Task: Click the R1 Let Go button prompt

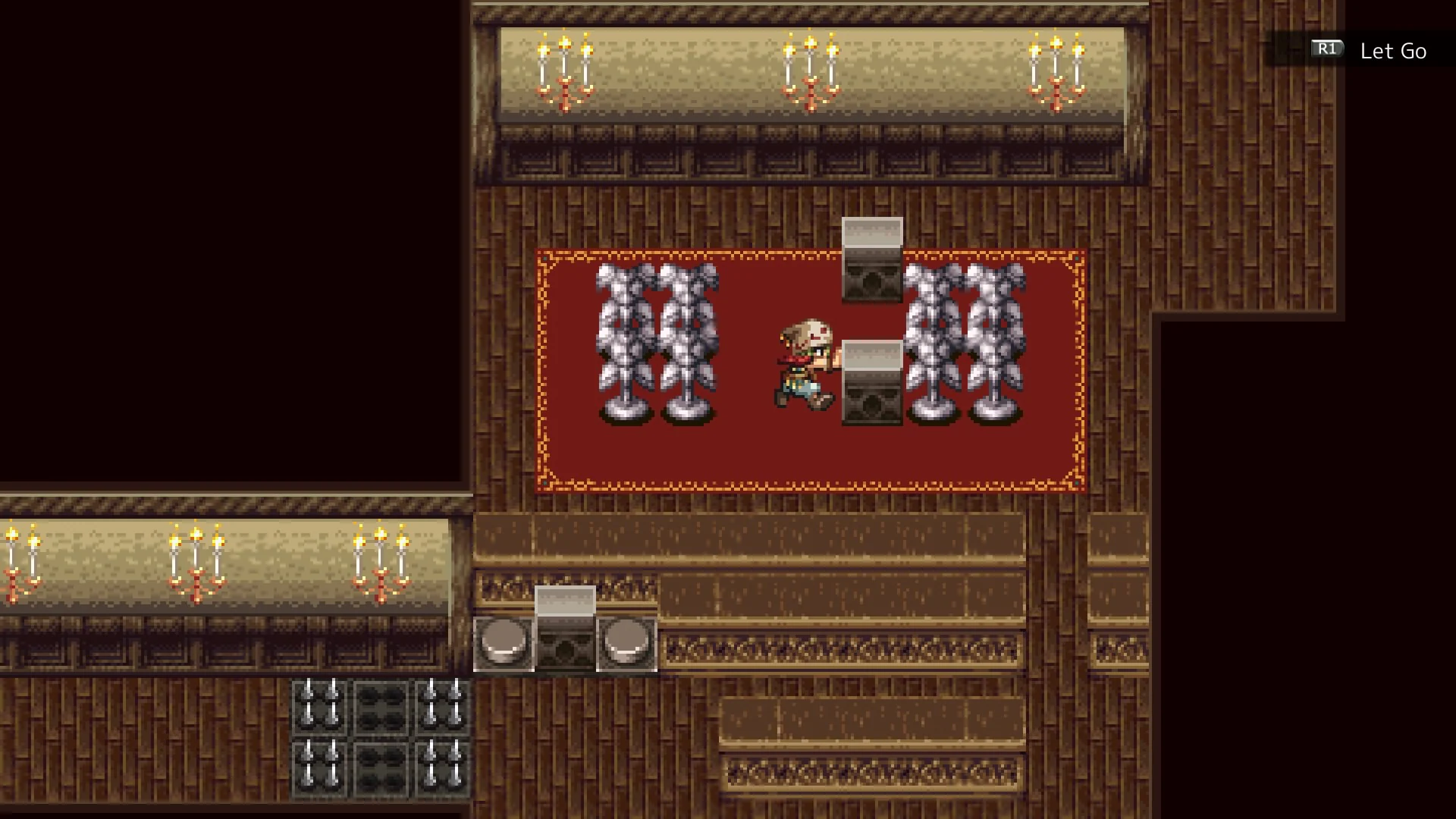Action: 1365,52
